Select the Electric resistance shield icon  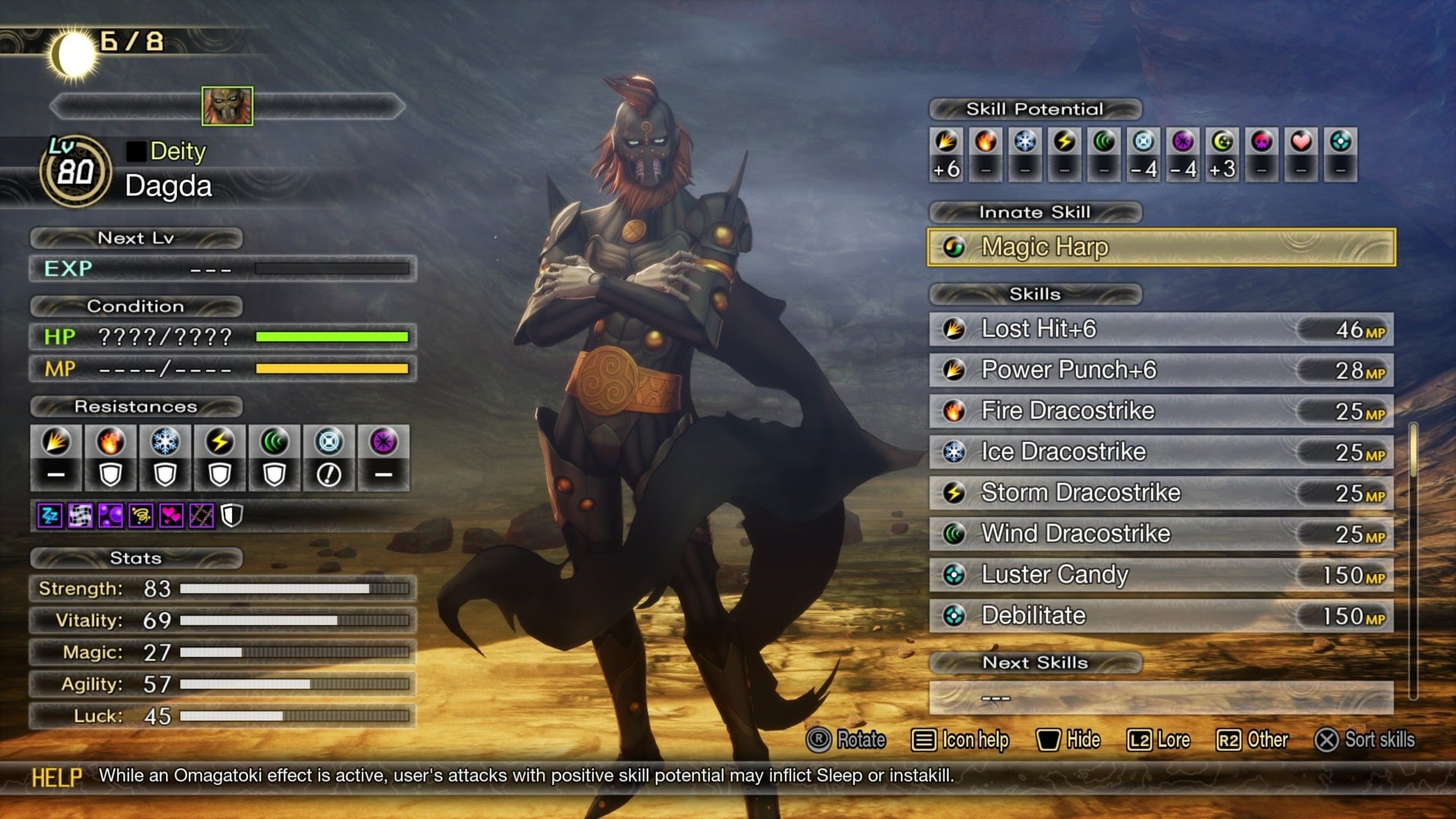pos(220,474)
